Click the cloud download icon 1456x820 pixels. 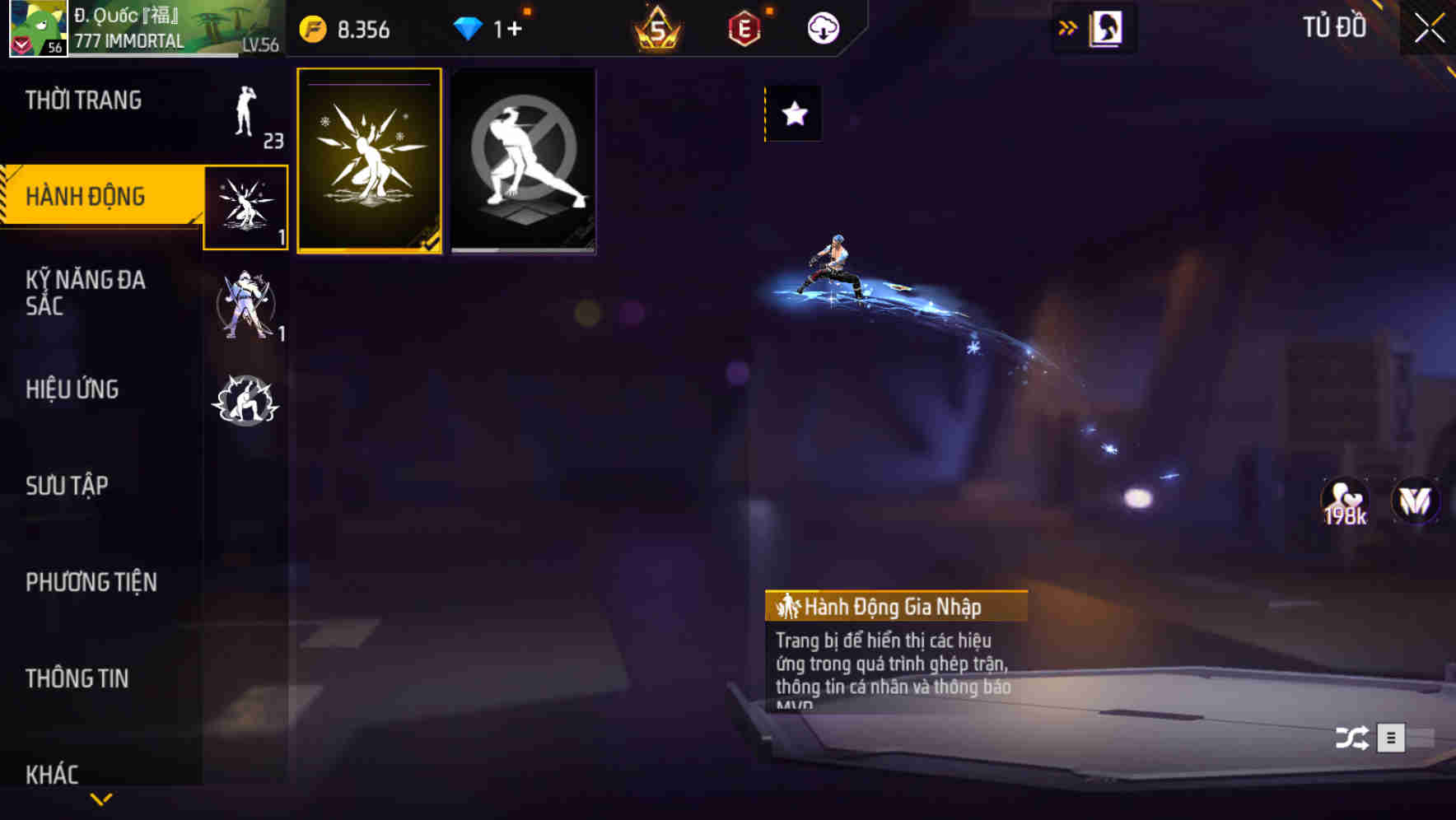821,27
